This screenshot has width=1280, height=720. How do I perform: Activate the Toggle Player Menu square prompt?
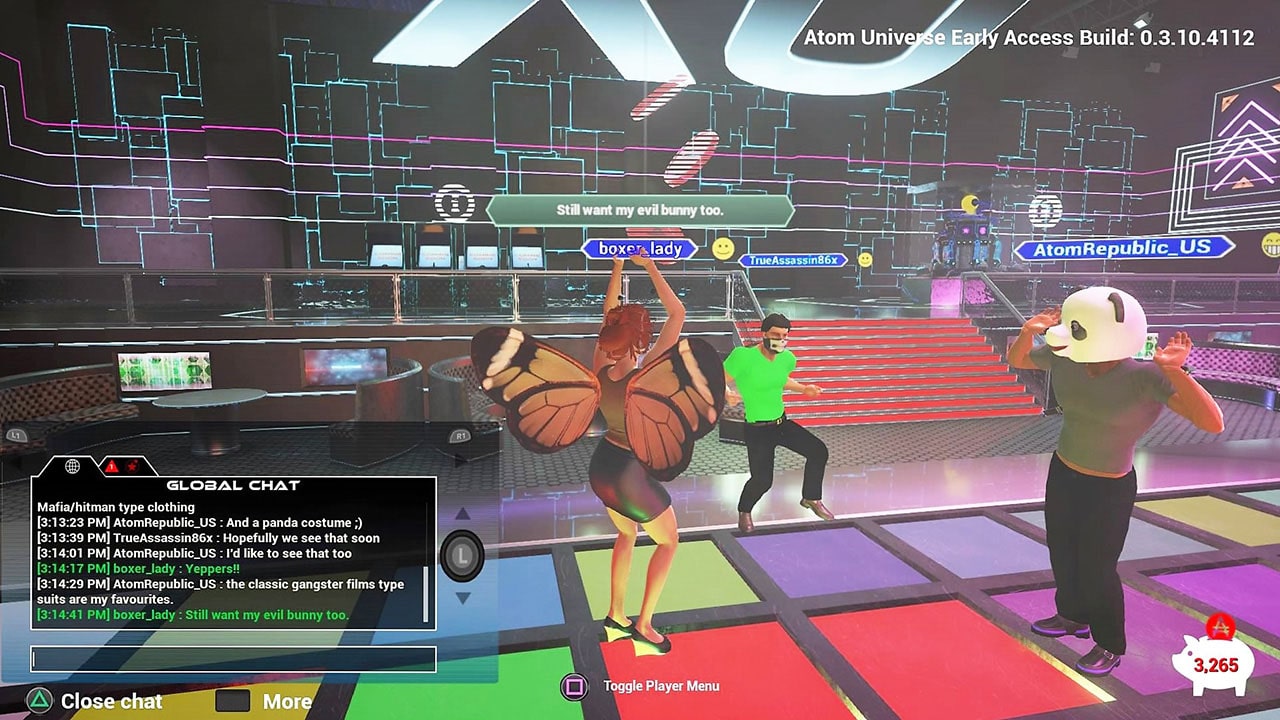(576, 686)
